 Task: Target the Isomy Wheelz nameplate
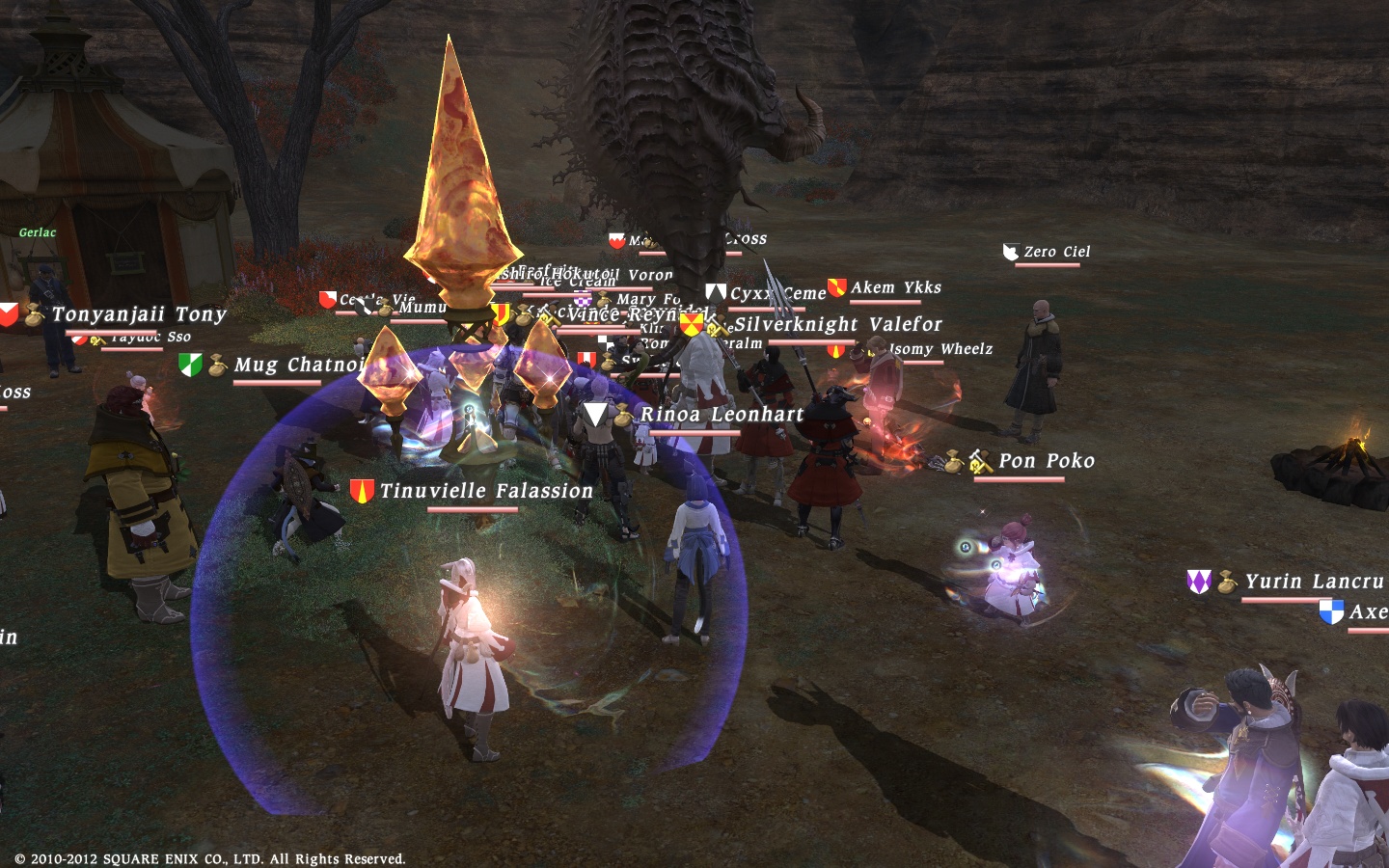940,349
